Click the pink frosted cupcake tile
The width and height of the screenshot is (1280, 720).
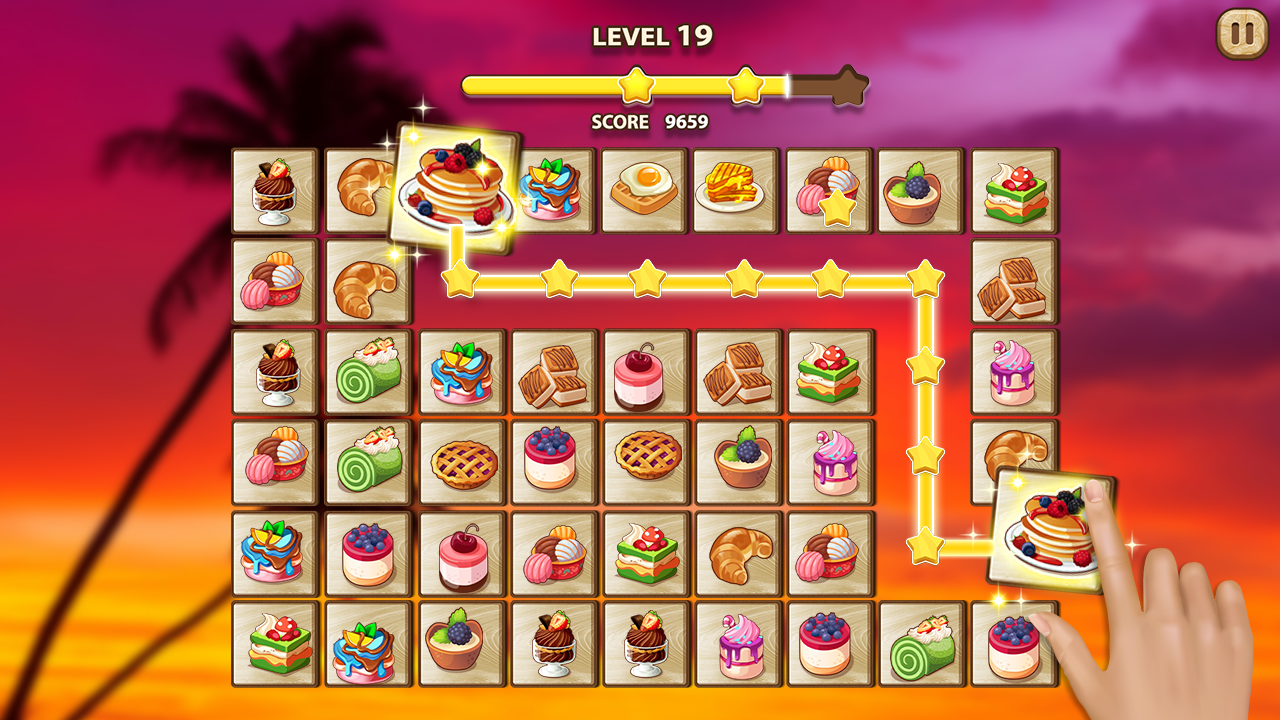click(735, 647)
